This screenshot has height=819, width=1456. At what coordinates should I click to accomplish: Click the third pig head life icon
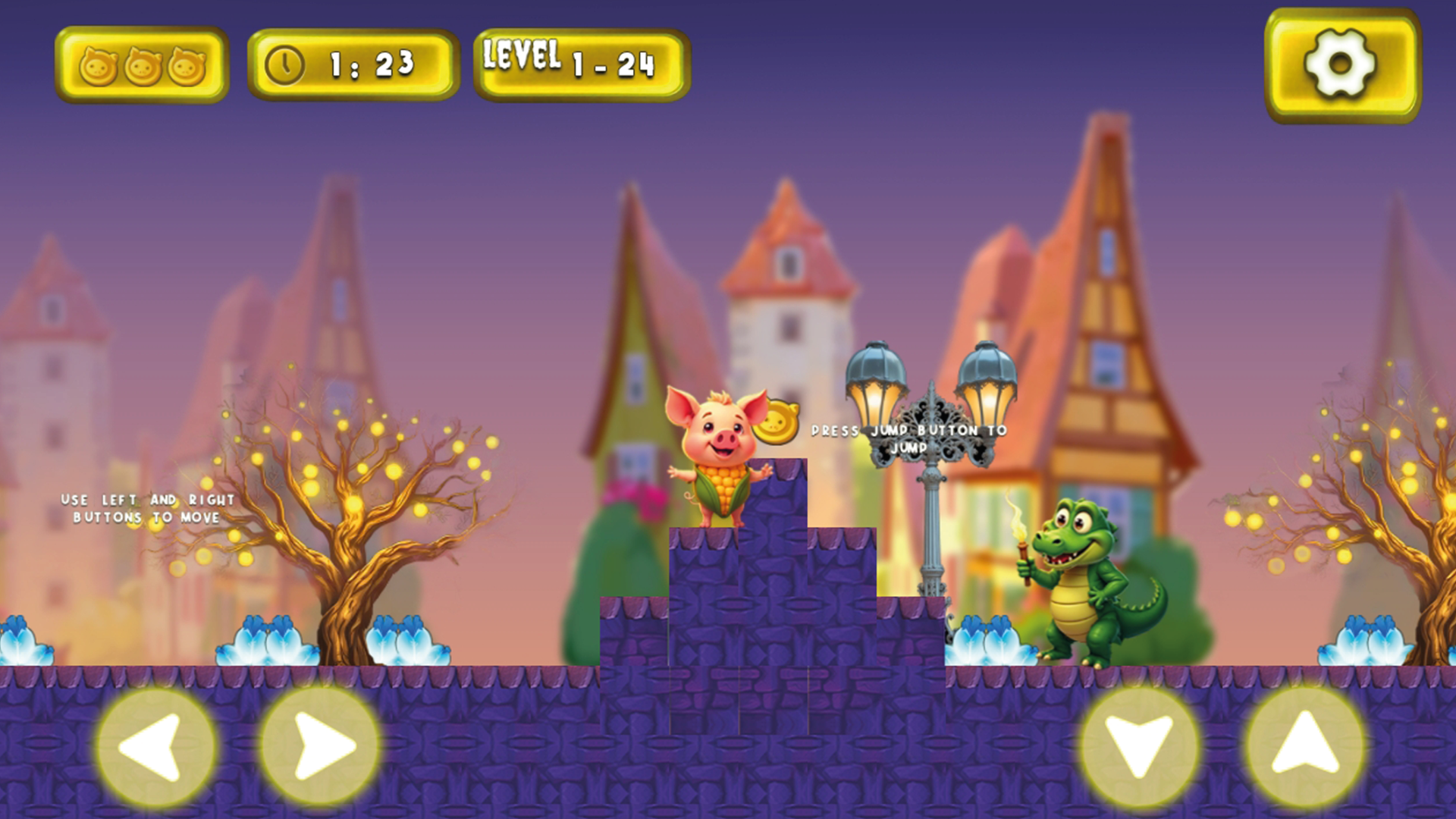pyautogui.click(x=187, y=66)
